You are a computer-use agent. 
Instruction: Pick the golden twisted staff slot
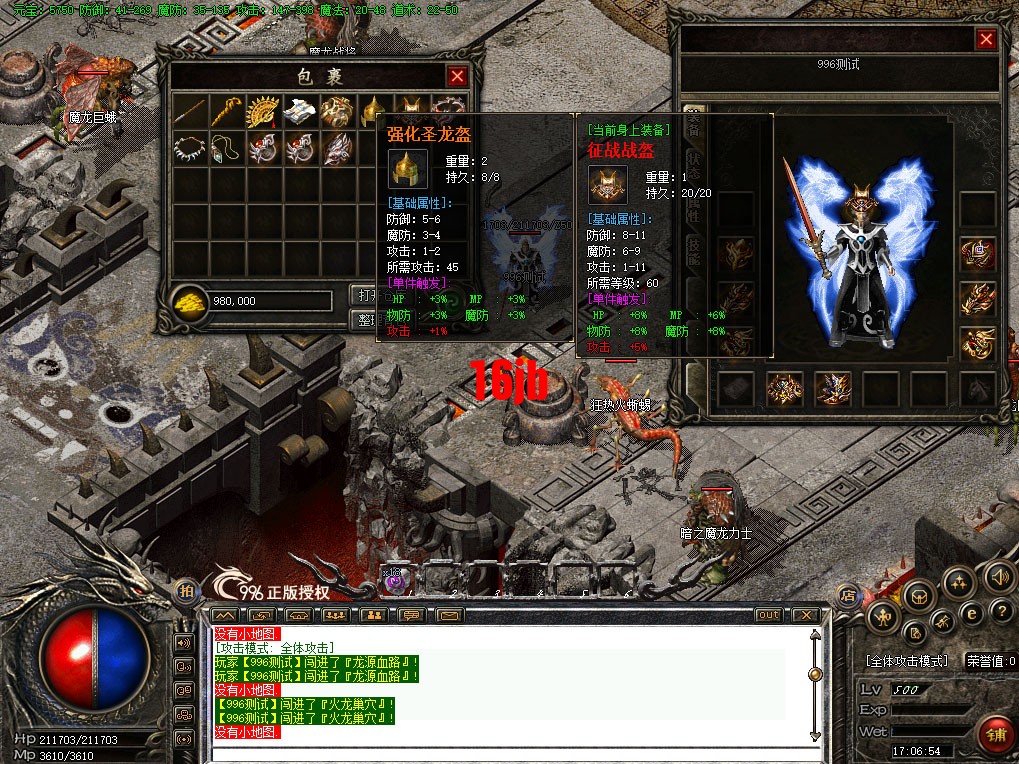tap(226, 111)
